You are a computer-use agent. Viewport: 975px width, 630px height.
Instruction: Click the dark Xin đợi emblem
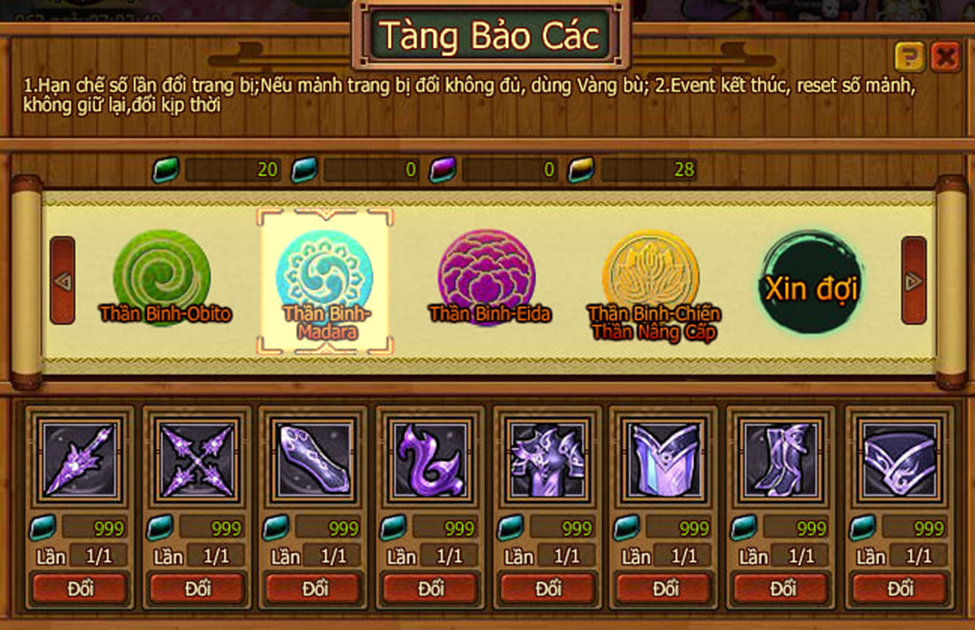tap(811, 281)
